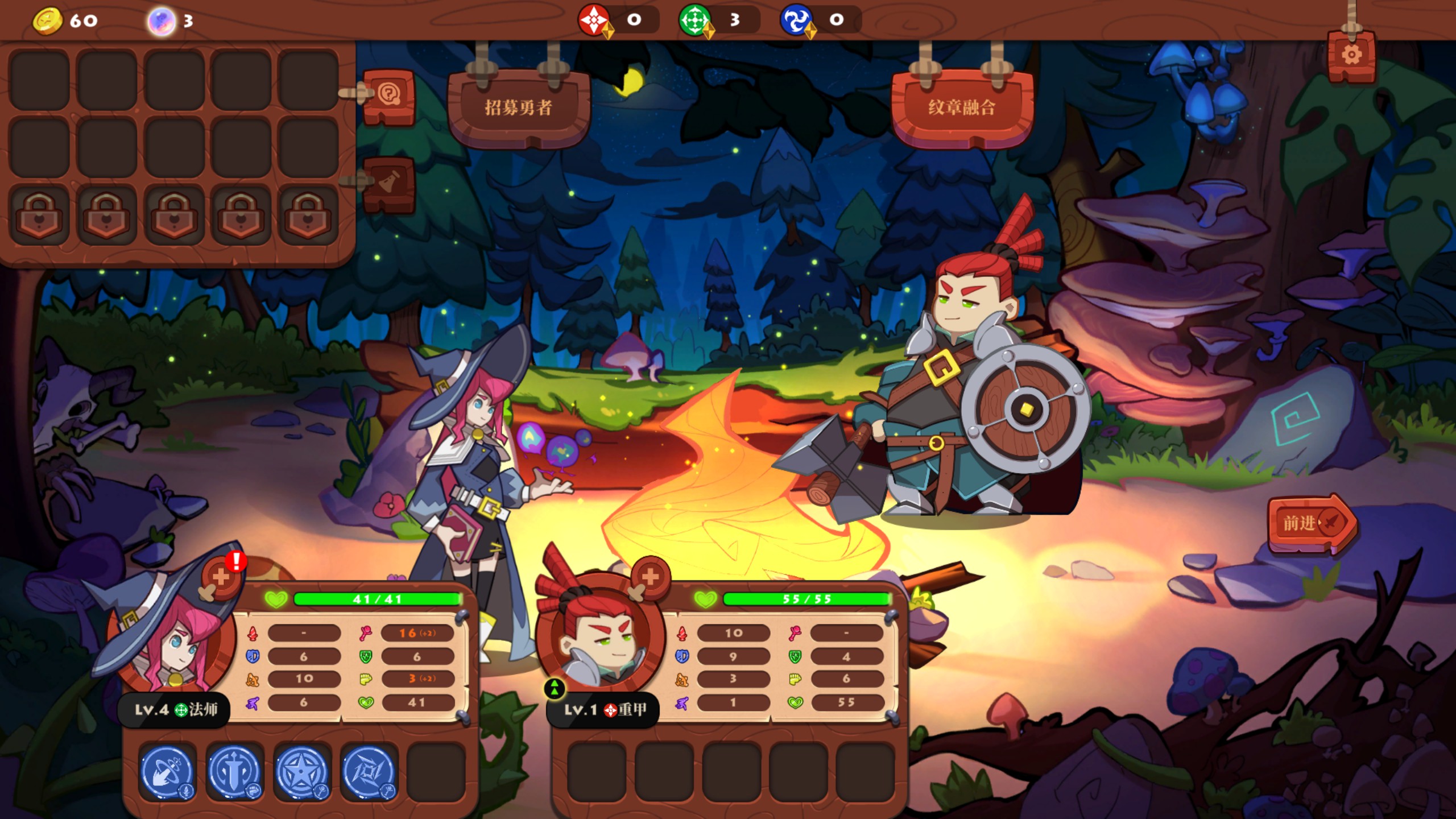
Task: Open the 纹章融合 crest fusion sign
Action: (x=962, y=107)
